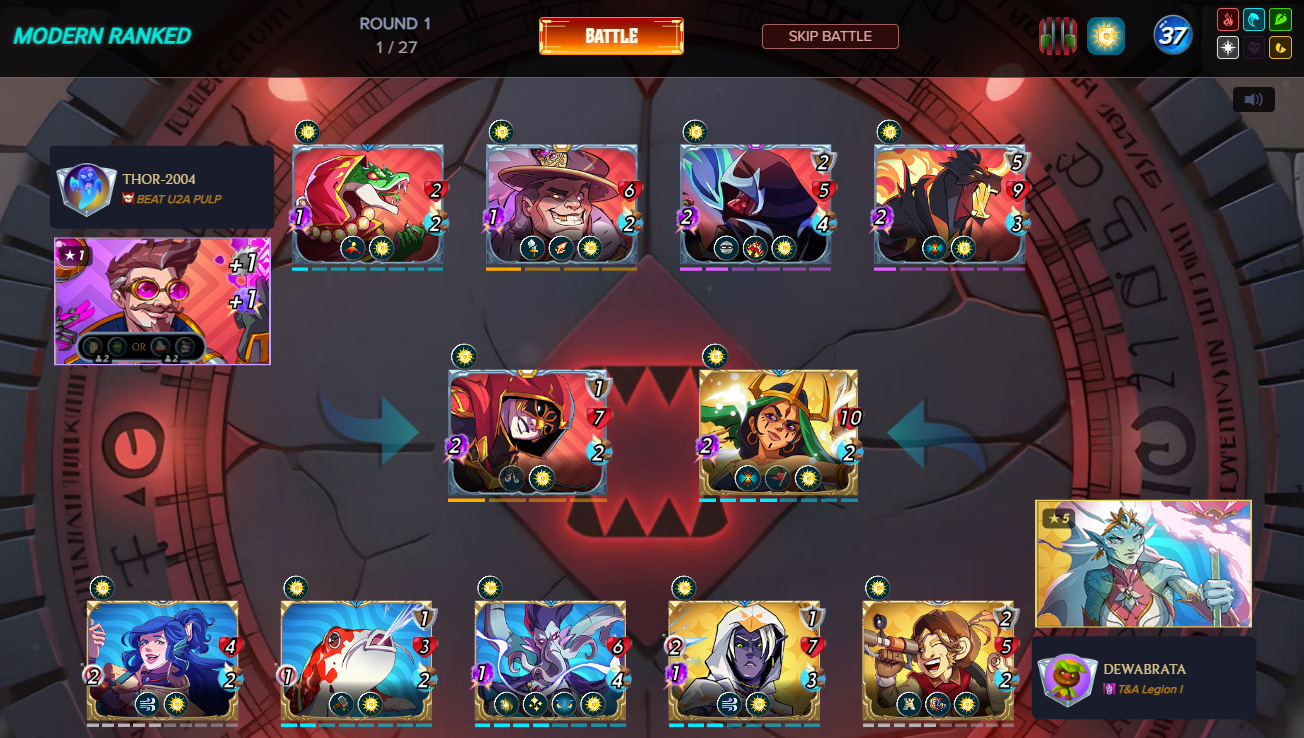Select the Water splinter icon
The height and width of the screenshot is (738, 1304).
pyautogui.click(x=1254, y=19)
